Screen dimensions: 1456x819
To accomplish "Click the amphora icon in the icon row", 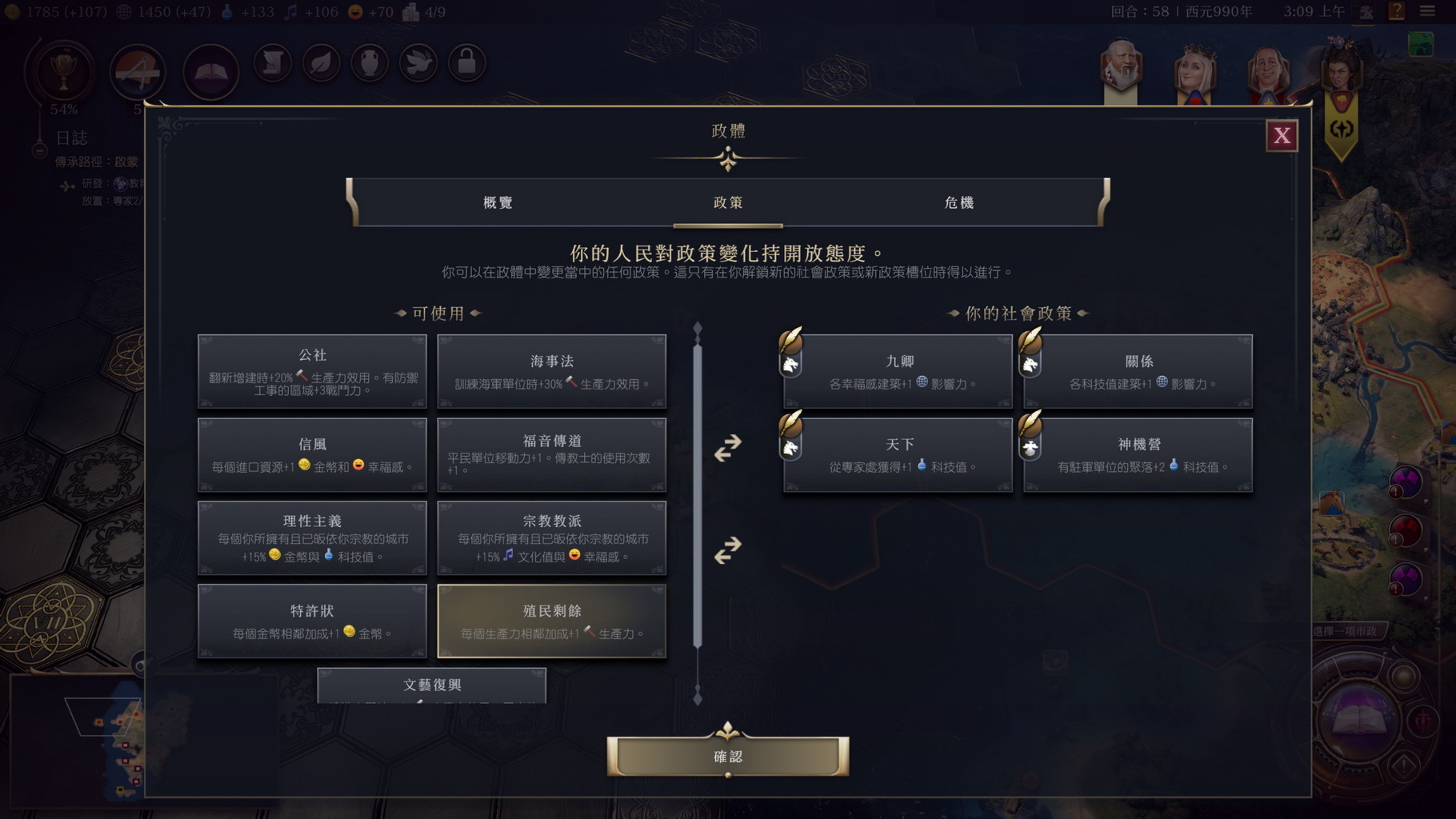I will tap(370, 62).
